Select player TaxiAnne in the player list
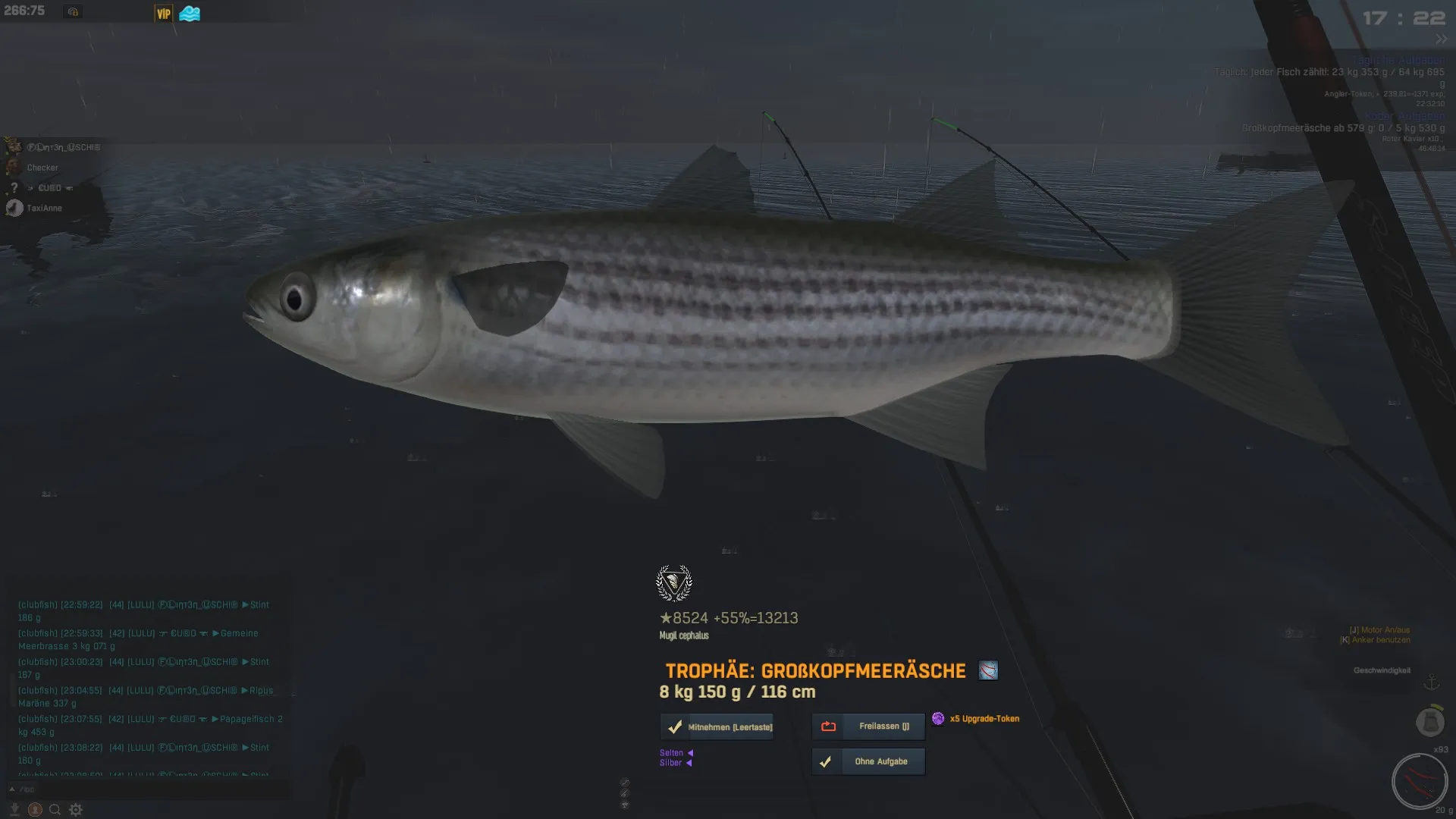Image resolution: width=1456 pixels, height=819 pixels. [44, 208]
